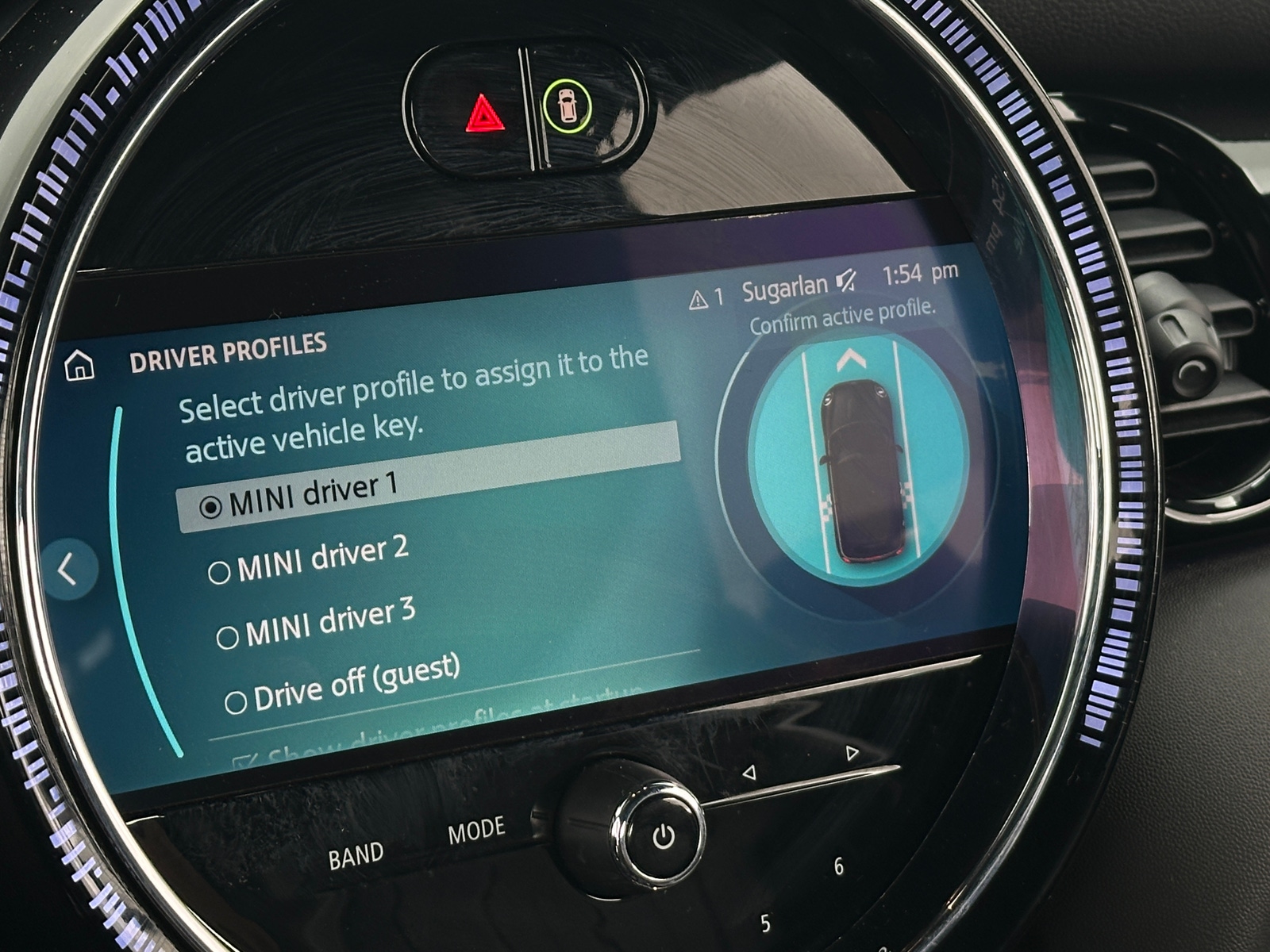
Task: Open the warning notification indicator
Action: [706, 299]
